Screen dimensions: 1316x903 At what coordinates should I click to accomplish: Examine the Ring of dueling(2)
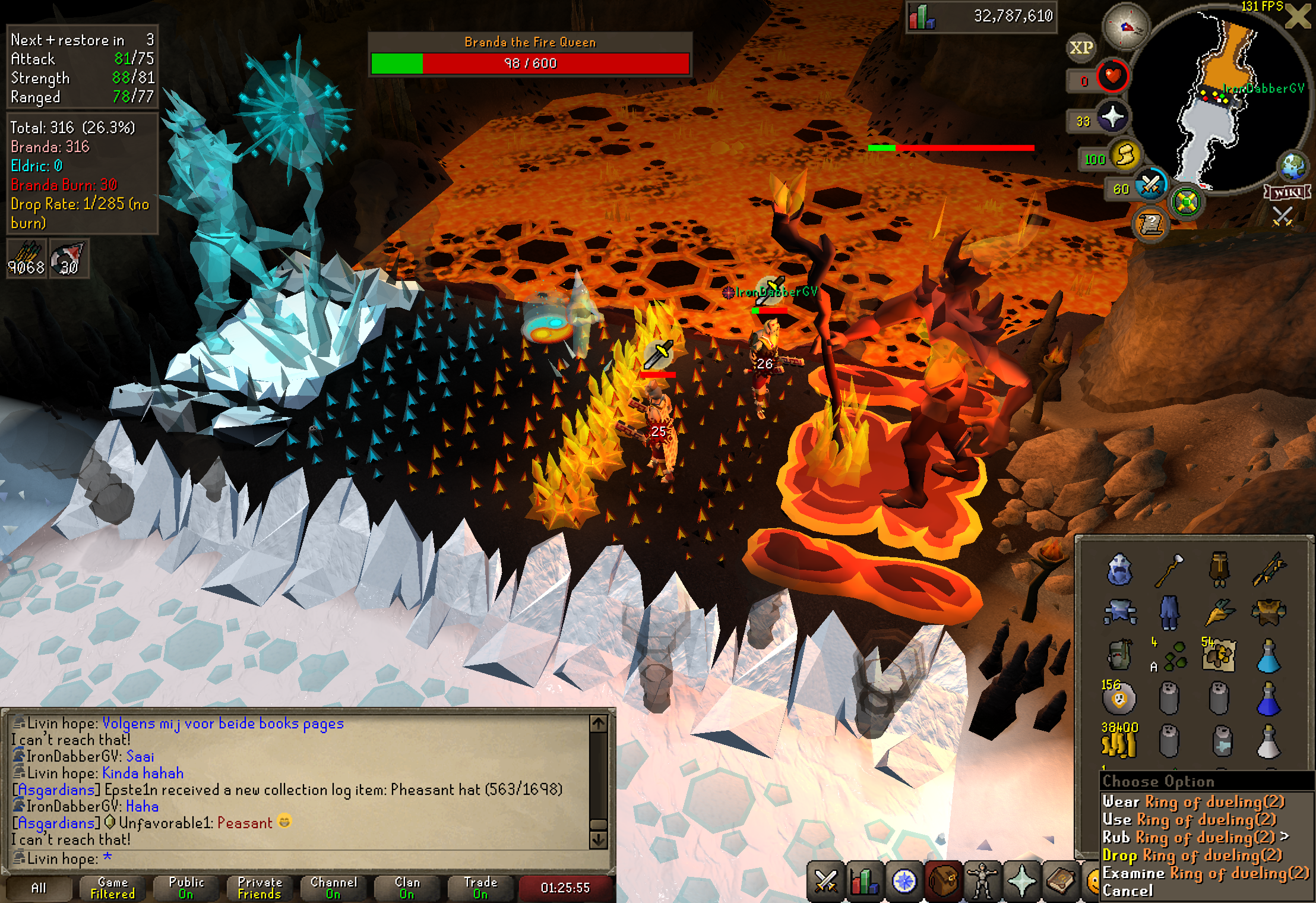pos(1205,873)
